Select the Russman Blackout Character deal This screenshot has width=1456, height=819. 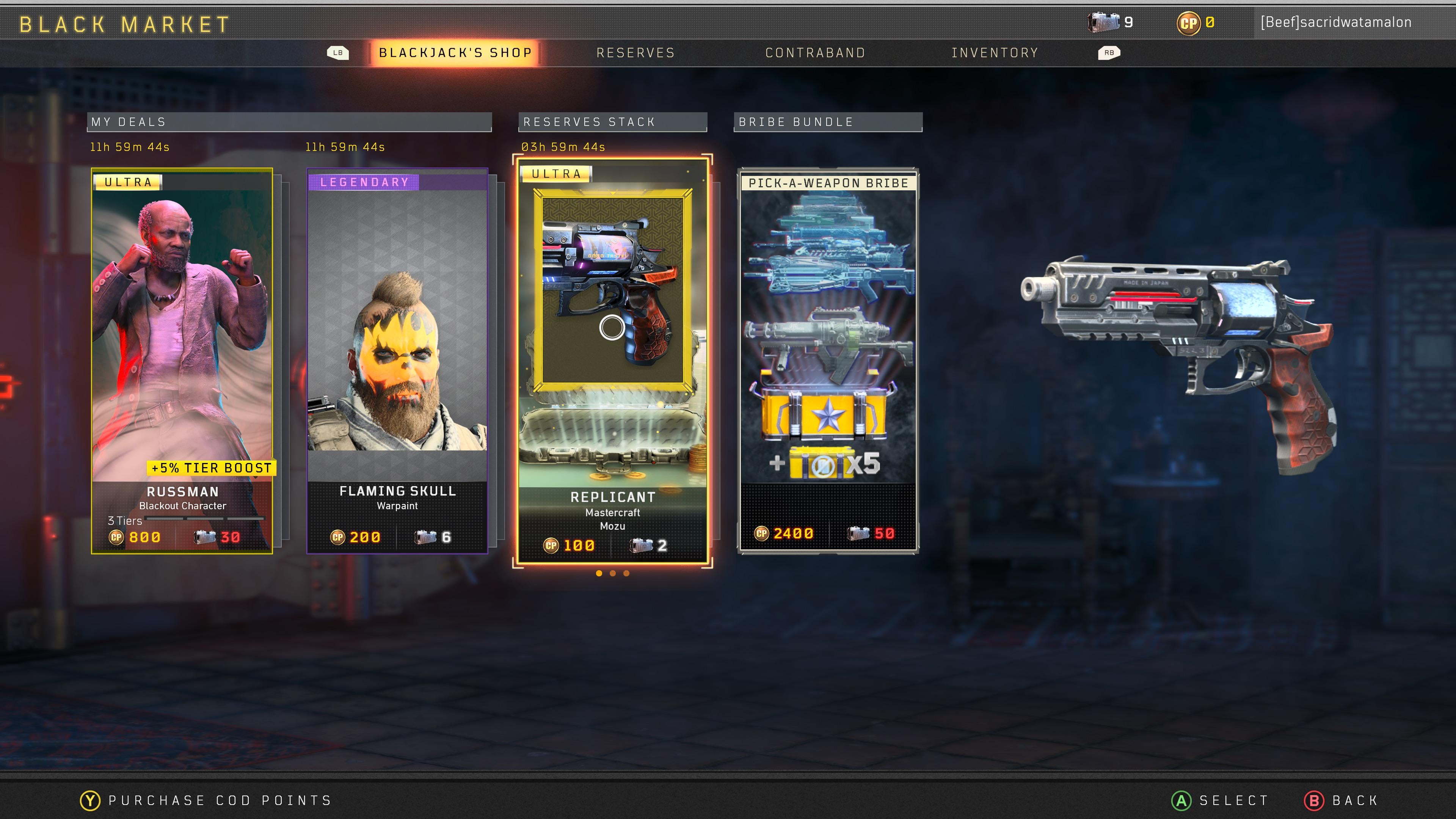point(182,361)
